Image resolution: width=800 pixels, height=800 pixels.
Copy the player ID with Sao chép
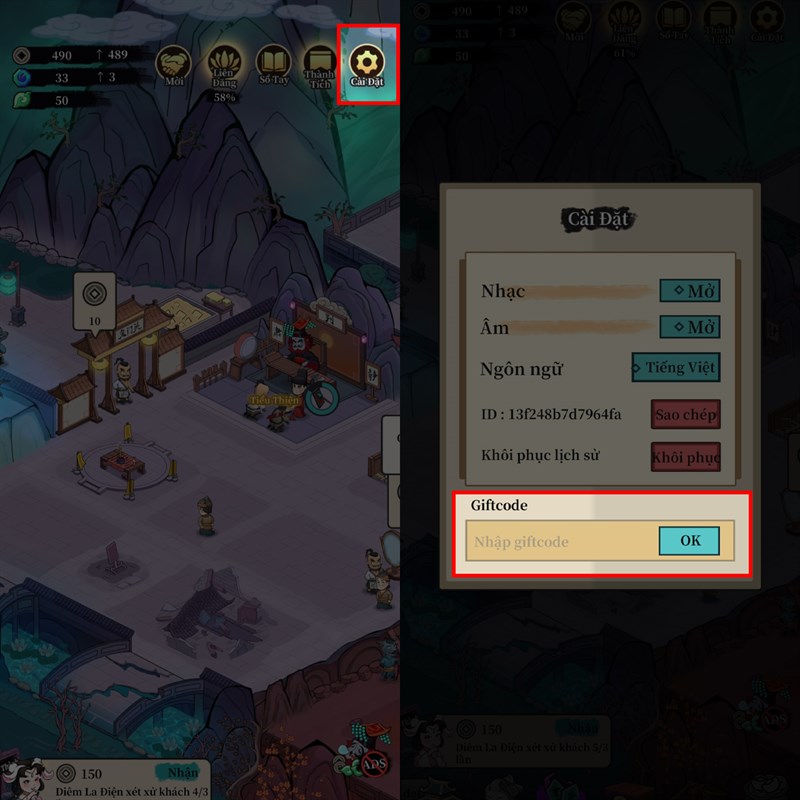tap(685, 414)
